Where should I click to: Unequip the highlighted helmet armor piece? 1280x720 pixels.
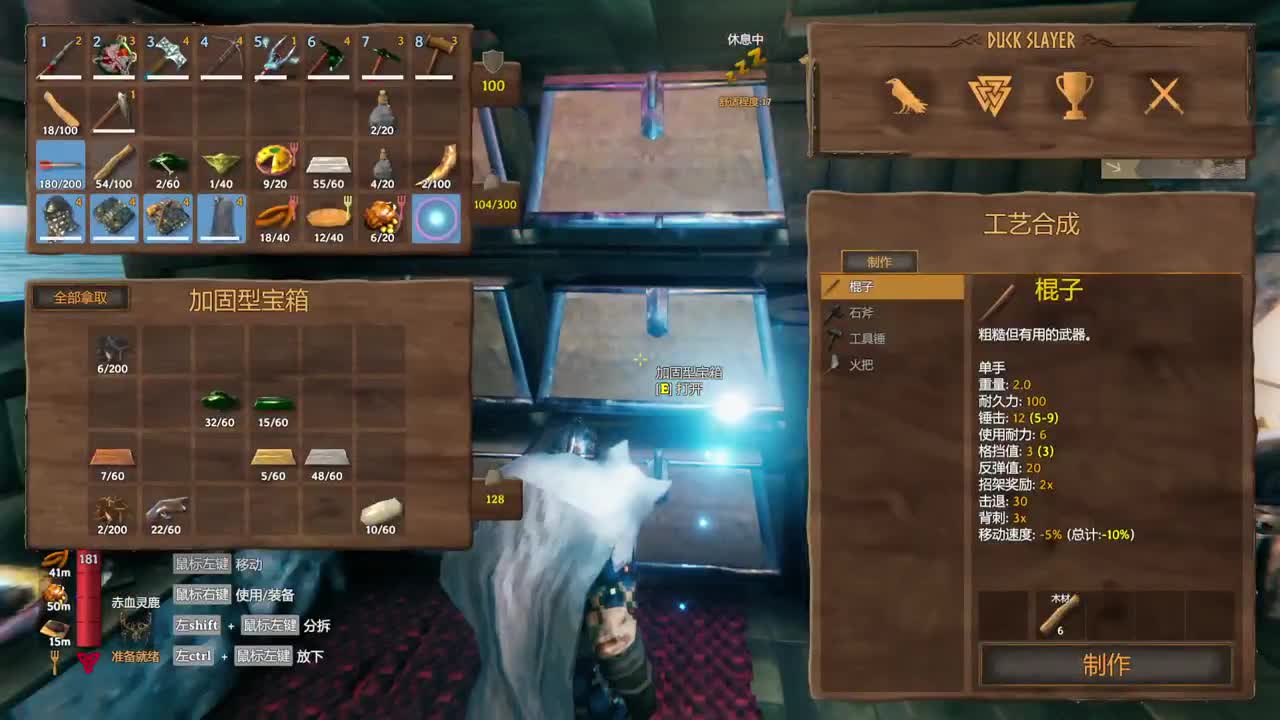coord(58,218)
